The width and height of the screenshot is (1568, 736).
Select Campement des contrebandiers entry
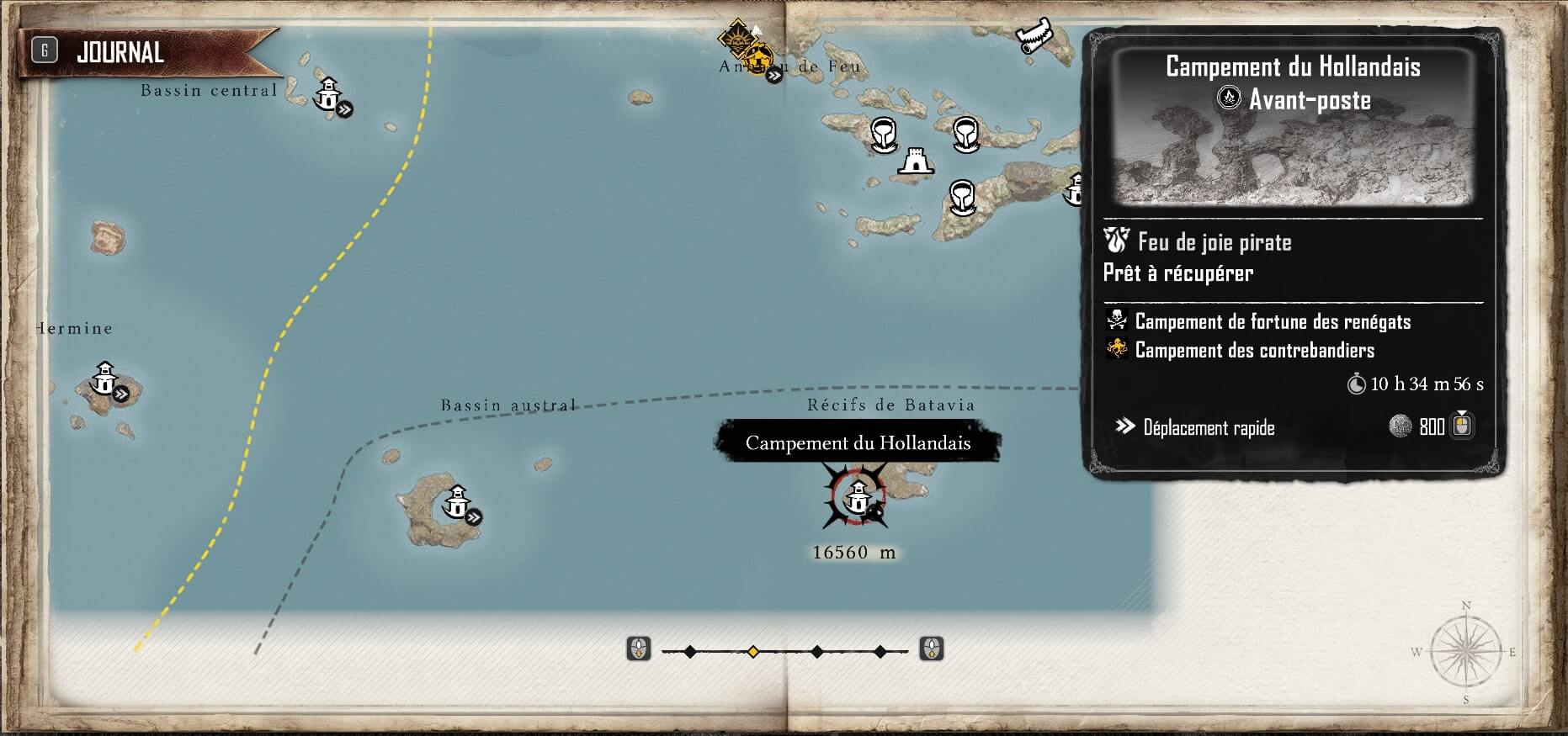[x=1254, y=350]
